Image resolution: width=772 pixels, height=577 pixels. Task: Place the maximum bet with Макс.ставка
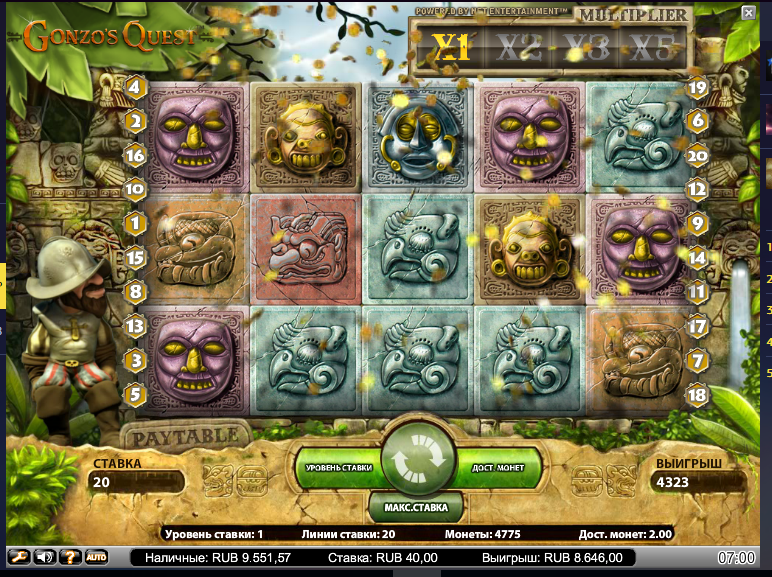[416, 507]
